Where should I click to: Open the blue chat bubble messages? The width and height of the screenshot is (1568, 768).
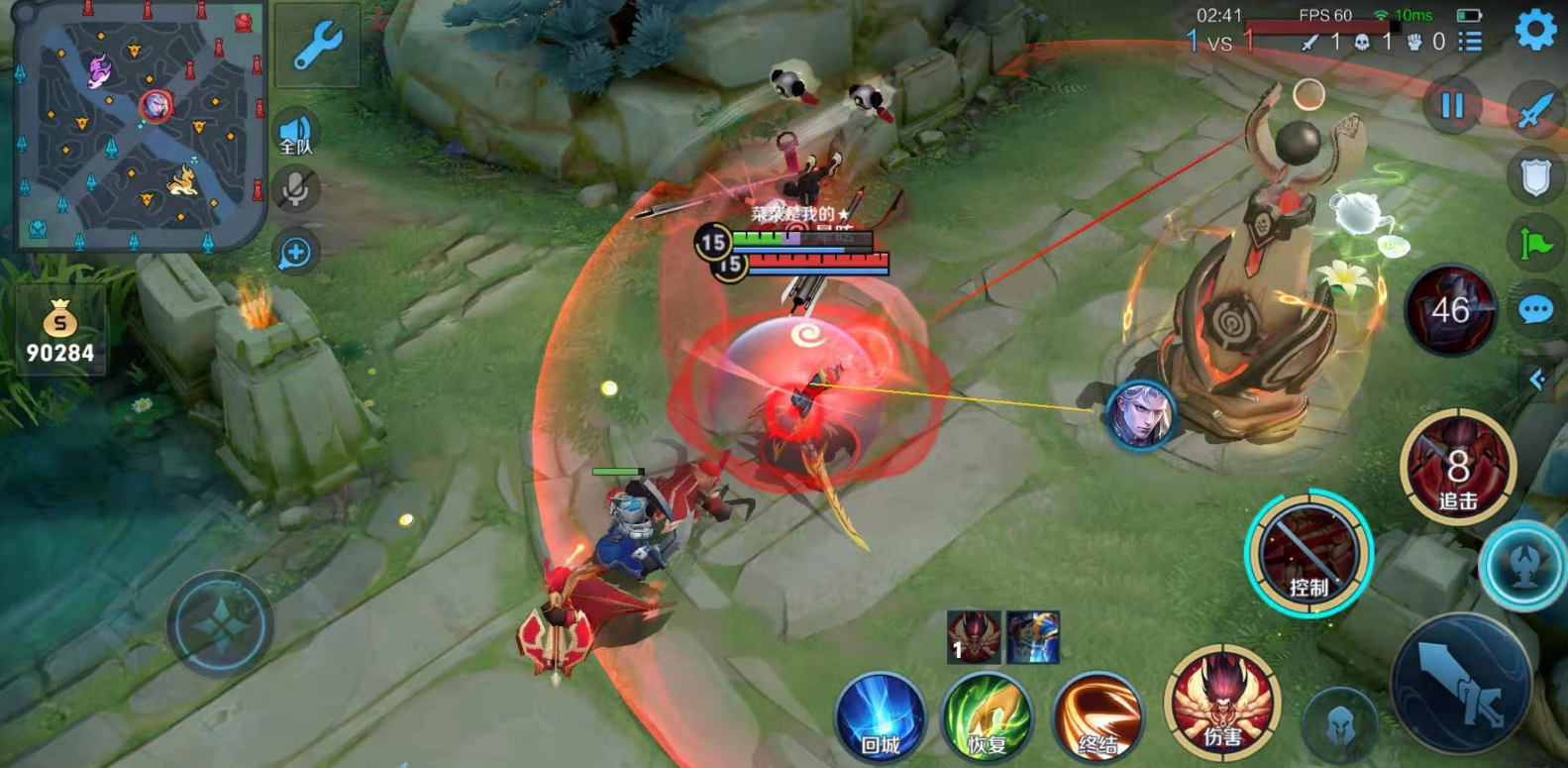pos(1535,310)
